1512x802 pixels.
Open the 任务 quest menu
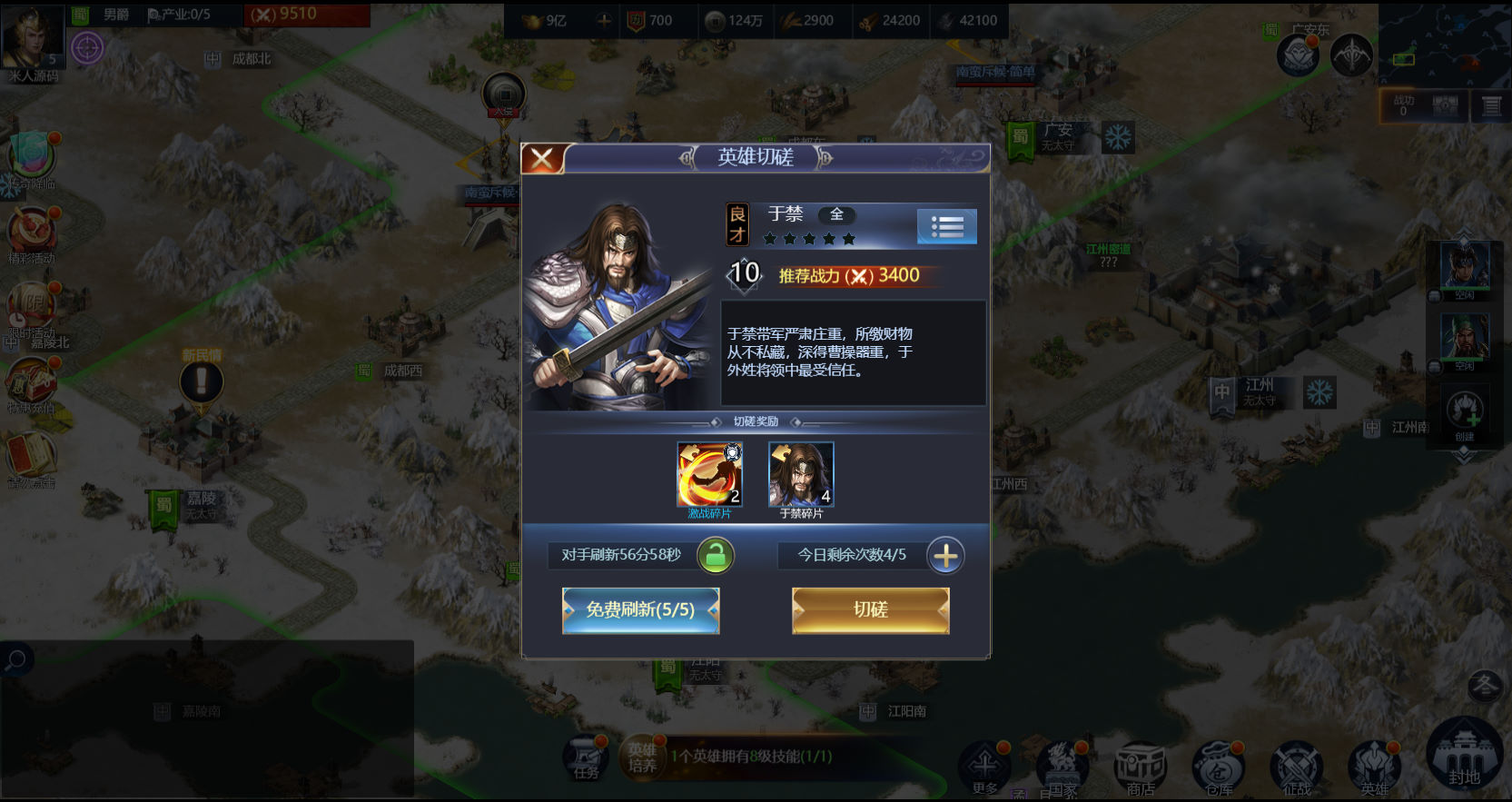point(587,759)
